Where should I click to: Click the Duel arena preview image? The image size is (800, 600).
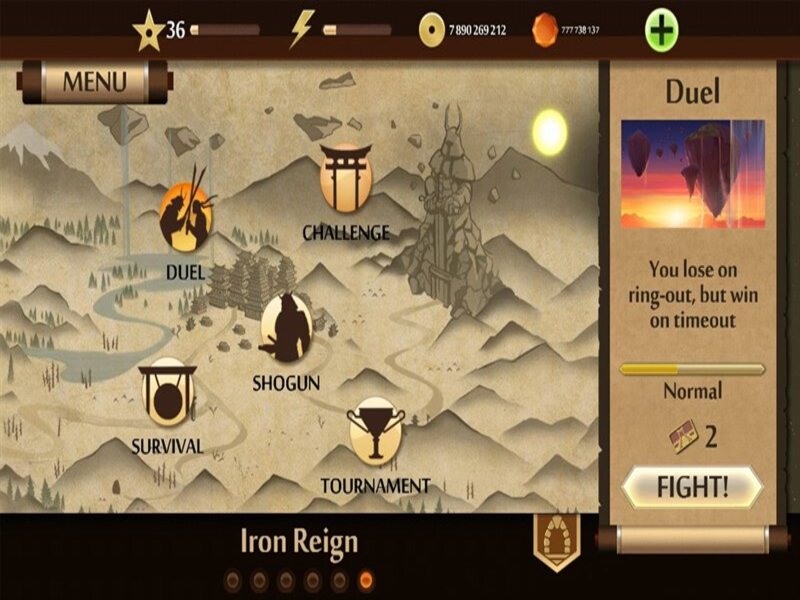[x=692, y=175]
